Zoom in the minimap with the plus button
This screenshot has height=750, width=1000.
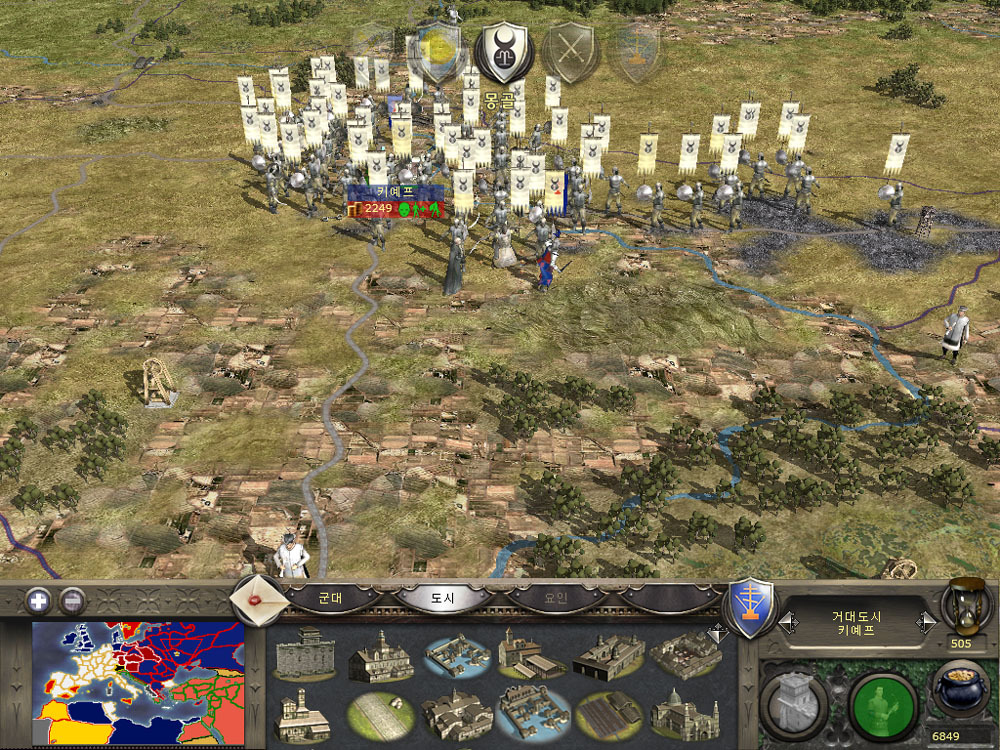(x=38, y=601)
